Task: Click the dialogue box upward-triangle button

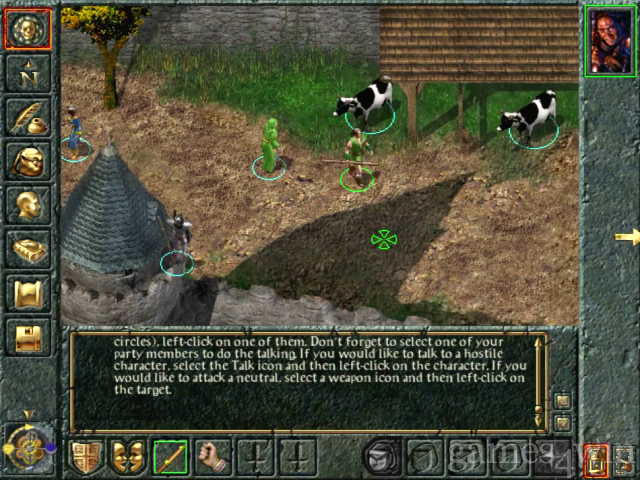Action: pyautogui.click(x=562, y=401)
